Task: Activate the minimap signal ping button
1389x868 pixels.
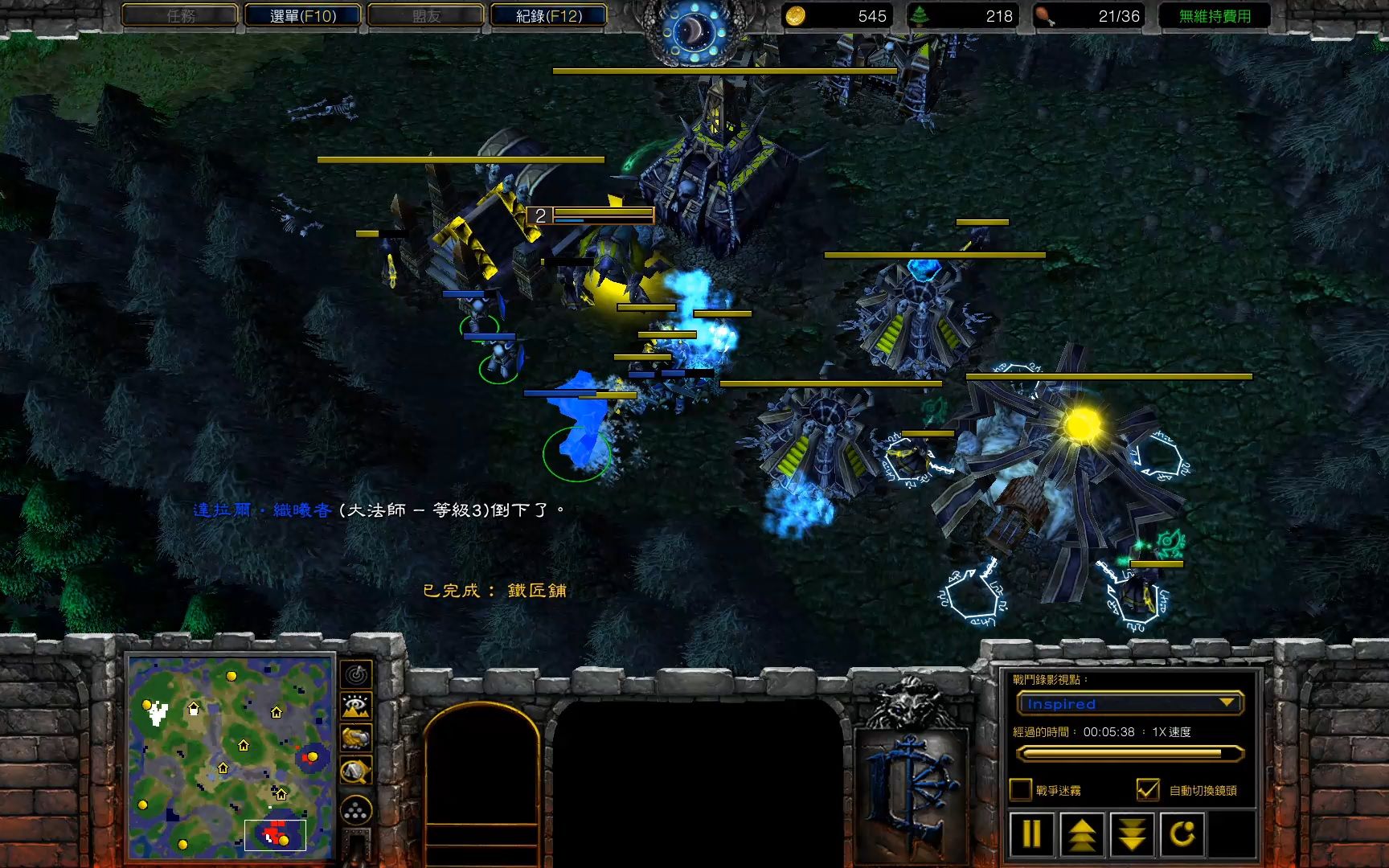Action: 356,674
